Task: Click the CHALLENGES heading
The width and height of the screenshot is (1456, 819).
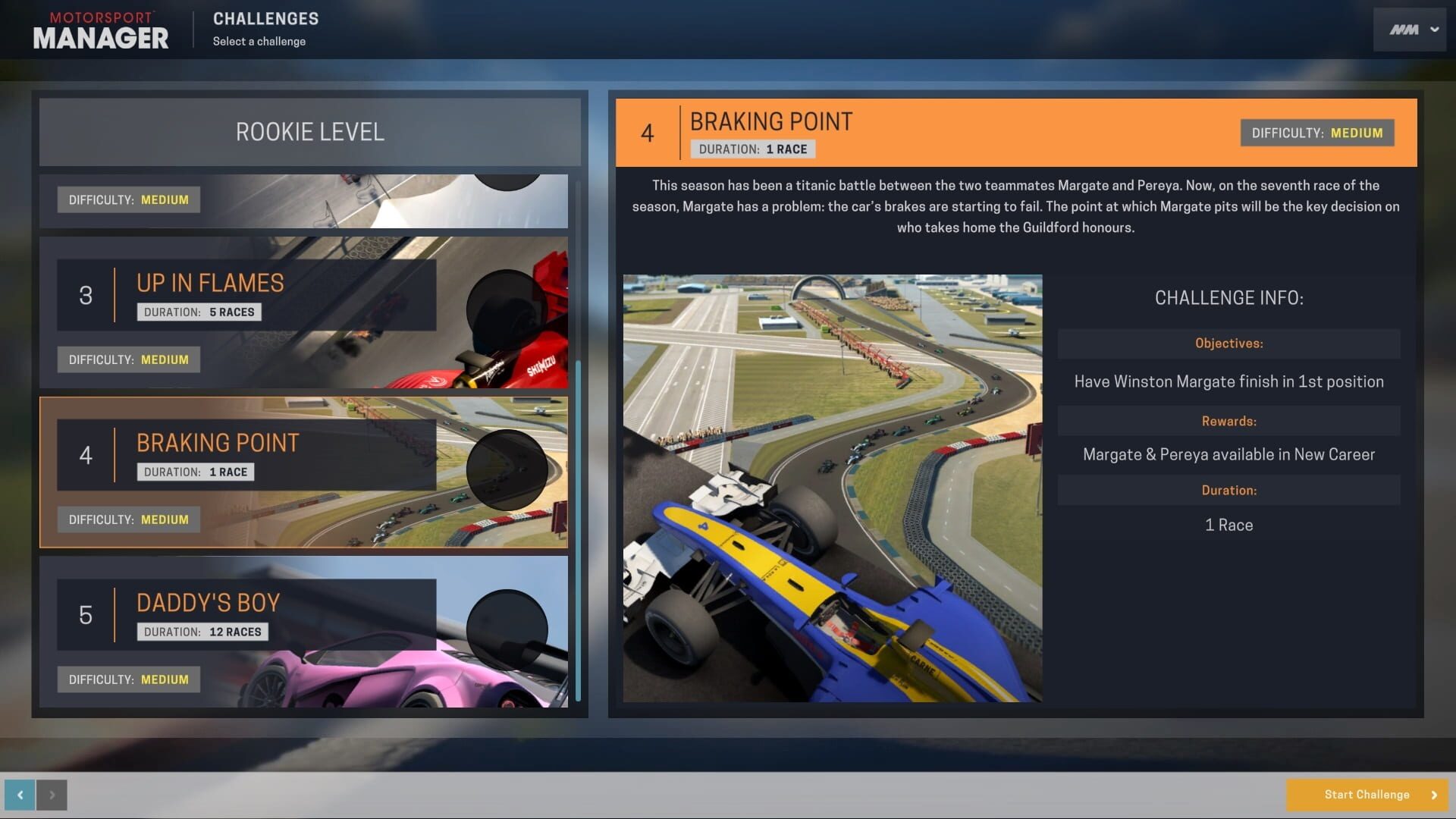Action: pyautogui.click(x=265, y=19)
